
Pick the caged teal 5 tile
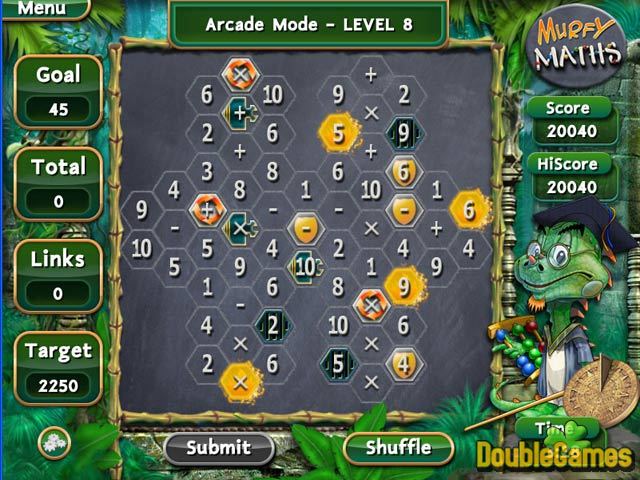point(338,362)
